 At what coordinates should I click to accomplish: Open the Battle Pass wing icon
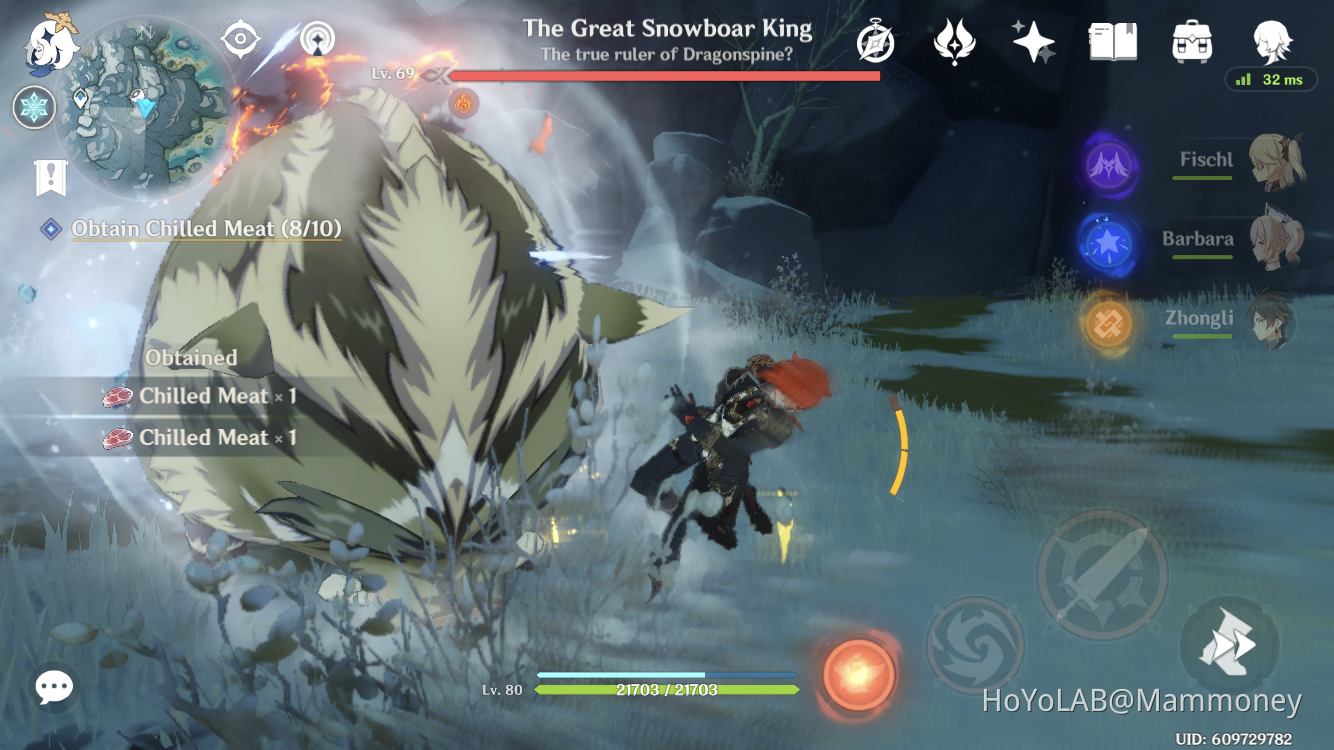coord(955,40)
